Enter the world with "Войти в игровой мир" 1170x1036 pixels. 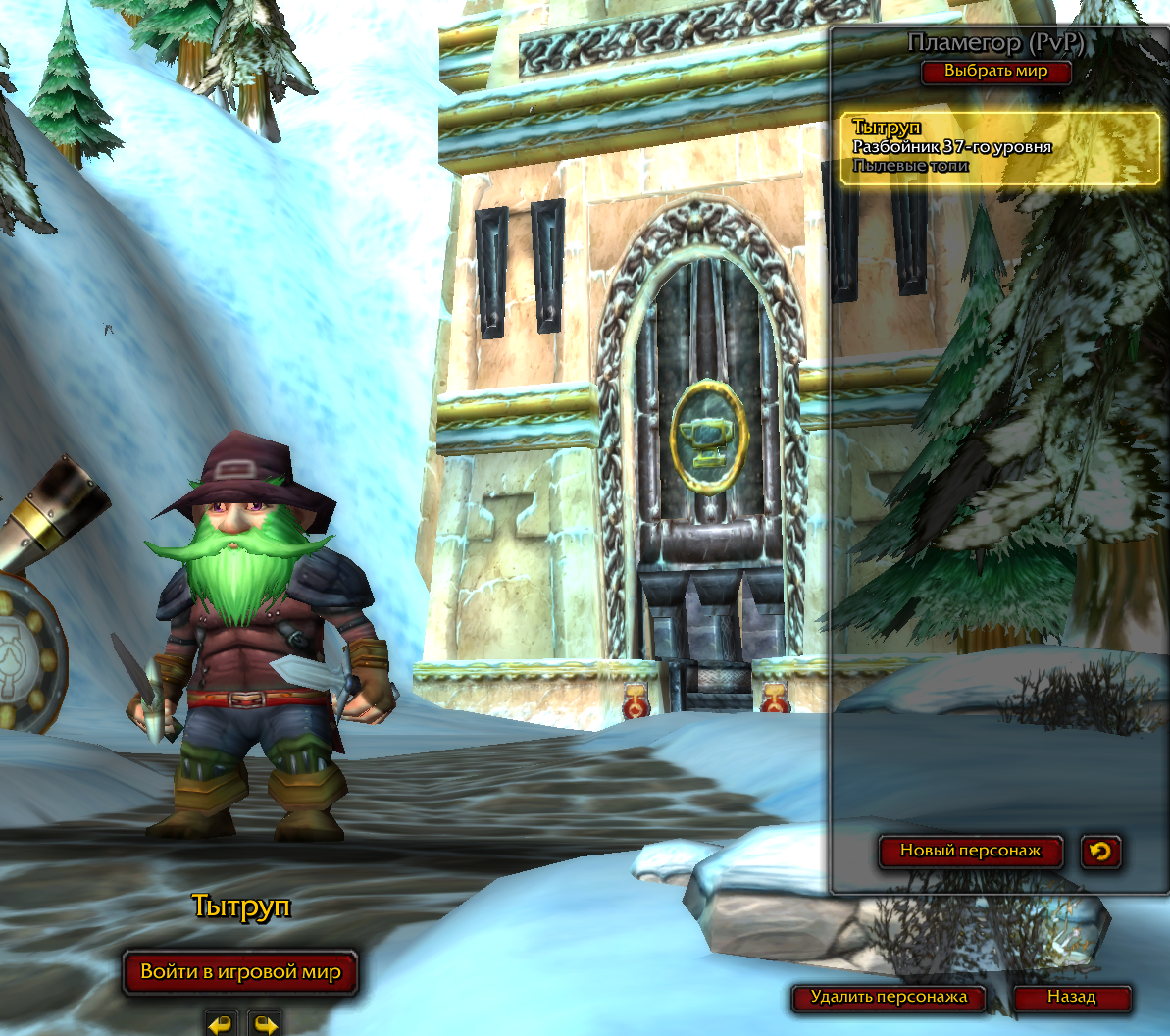[240, 972]
